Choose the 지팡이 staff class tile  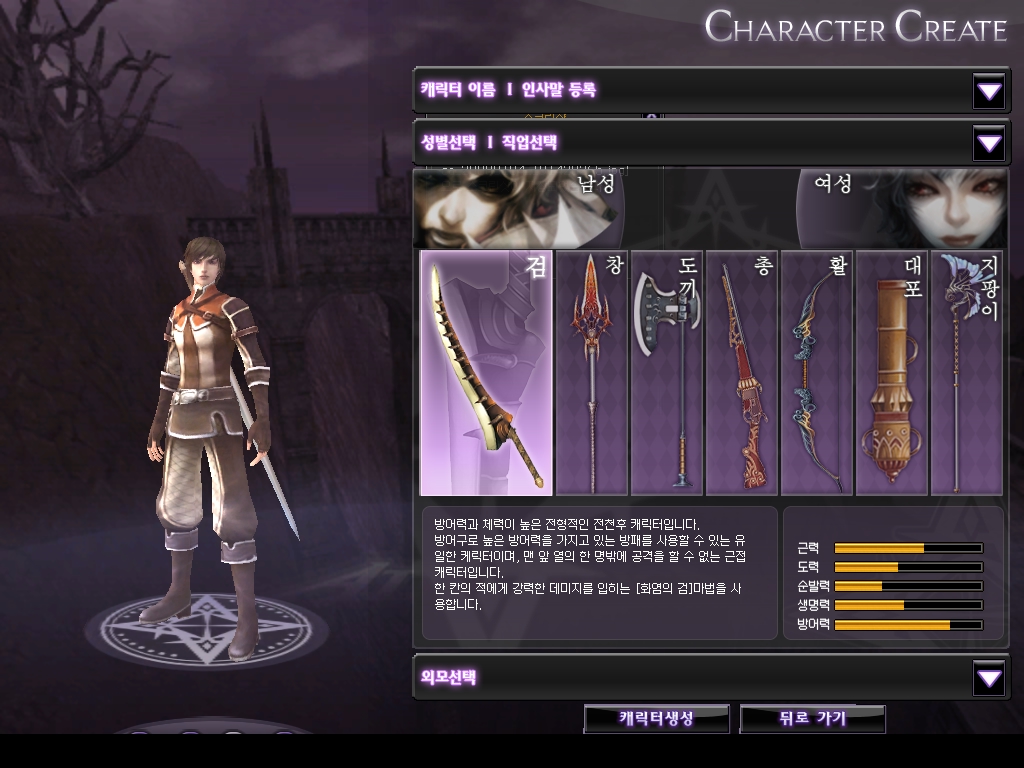point(966,373)
